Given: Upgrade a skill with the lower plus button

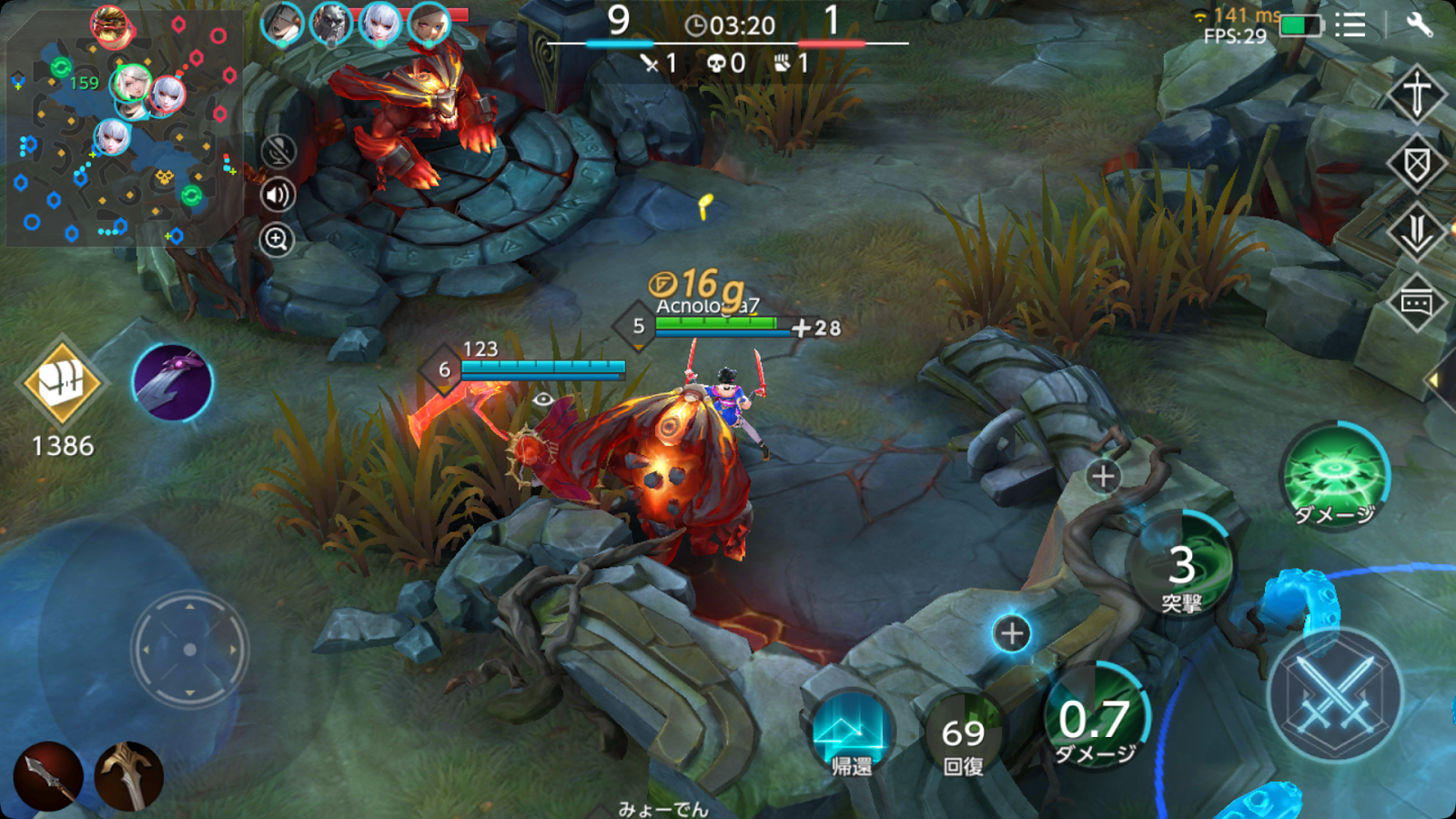Looking at the screenshot, I should pyautogui.click(x=1010, y=635).
